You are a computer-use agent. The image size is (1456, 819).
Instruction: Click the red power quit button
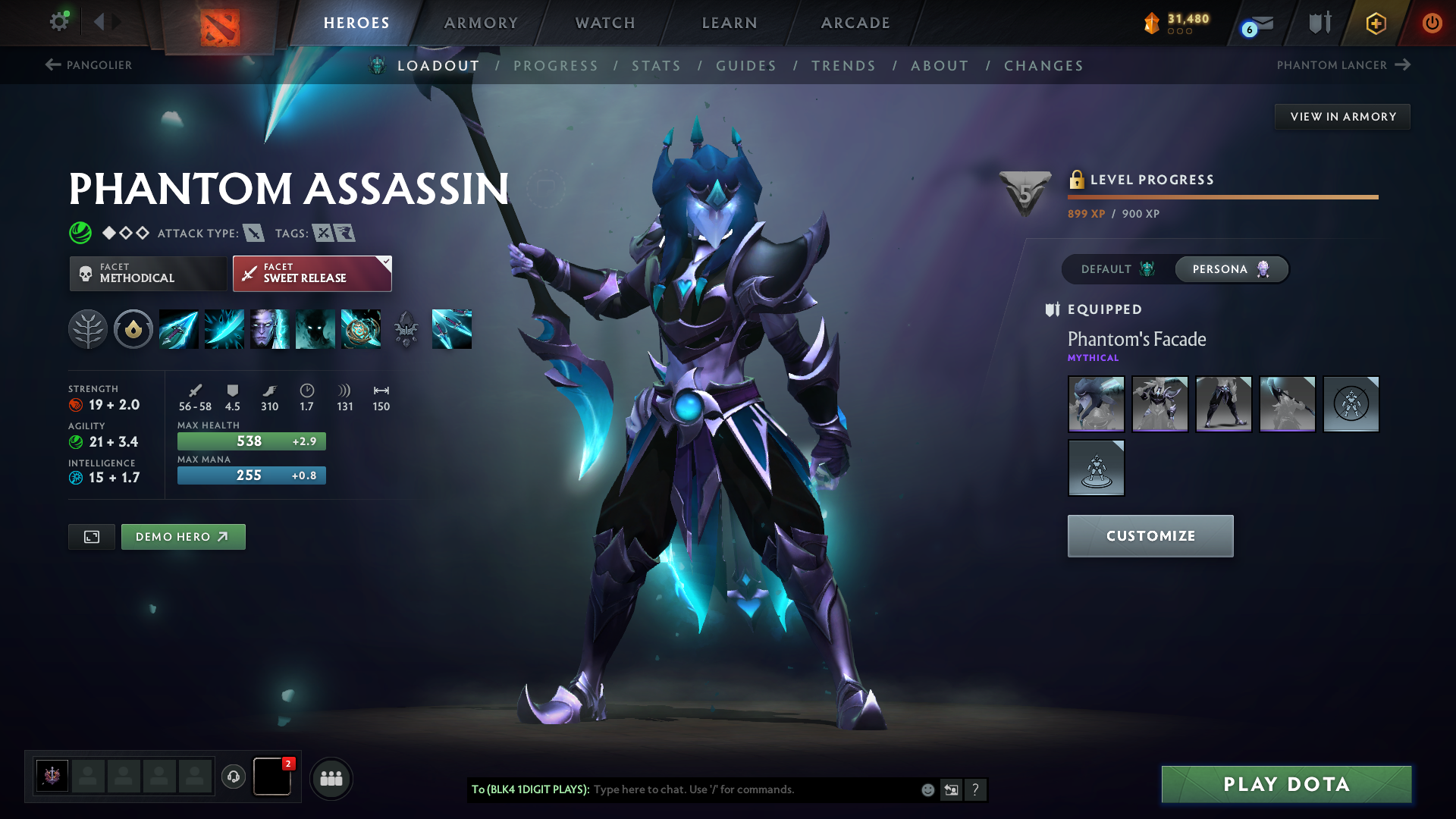[x=1432, y=23]
